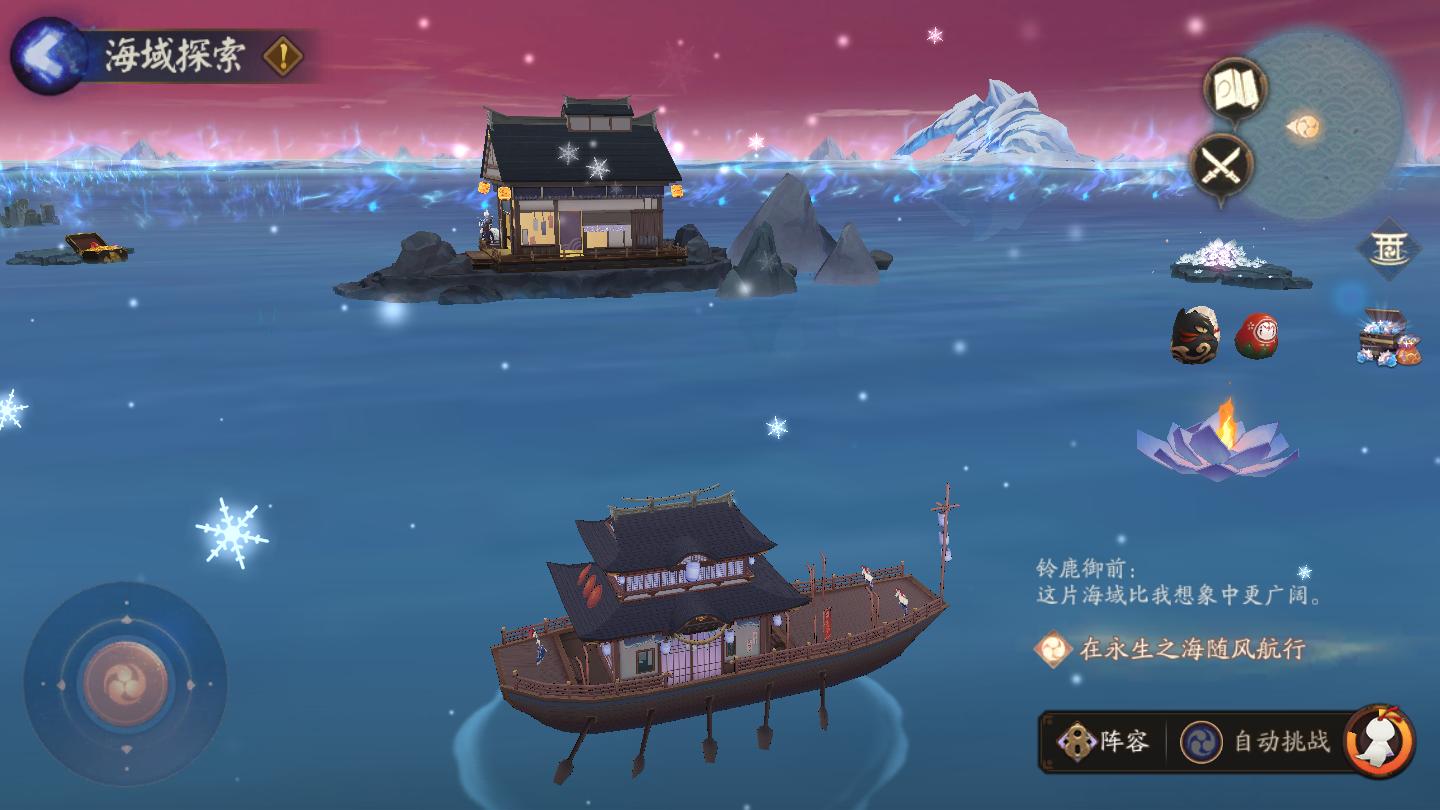Viewport: 1440px width, 810px height.
Task: Open the 阵容 lineup button
Action: click(x=1105, y=742)
